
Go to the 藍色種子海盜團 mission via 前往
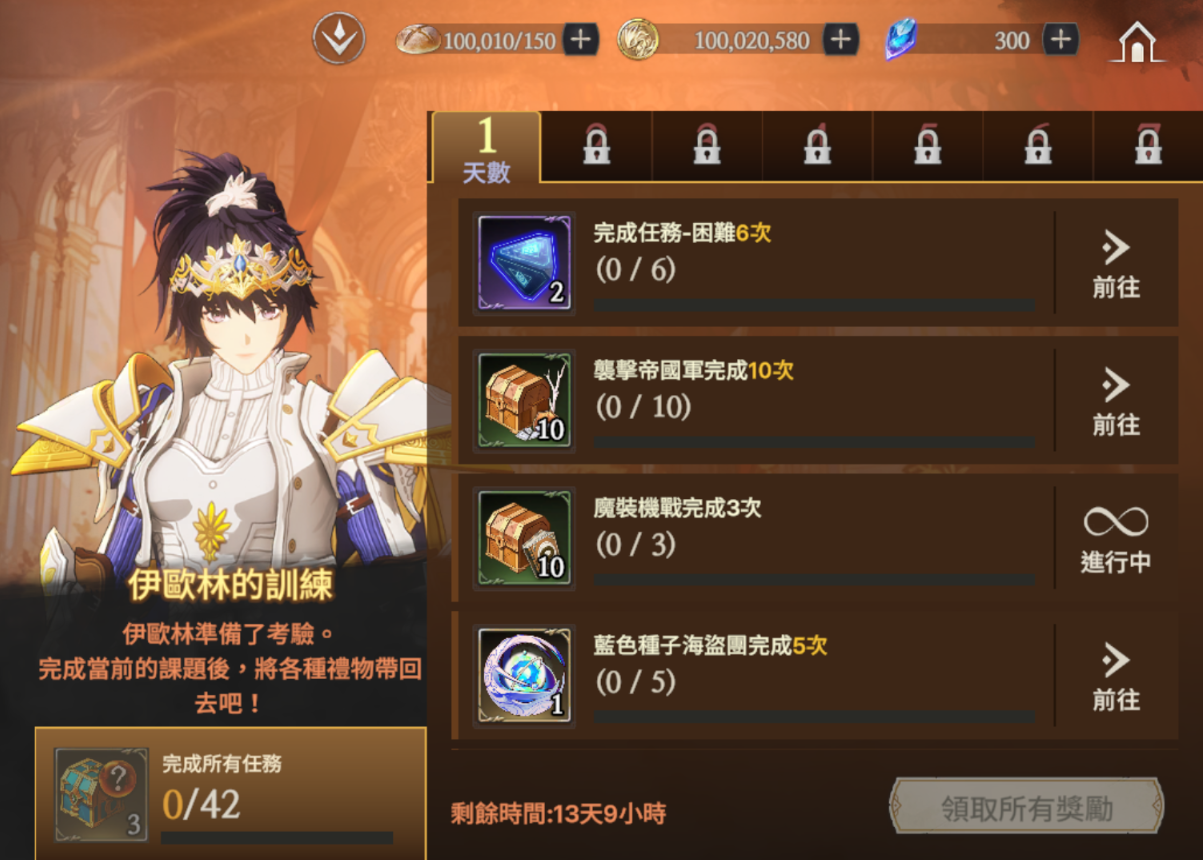(1116, 676)
